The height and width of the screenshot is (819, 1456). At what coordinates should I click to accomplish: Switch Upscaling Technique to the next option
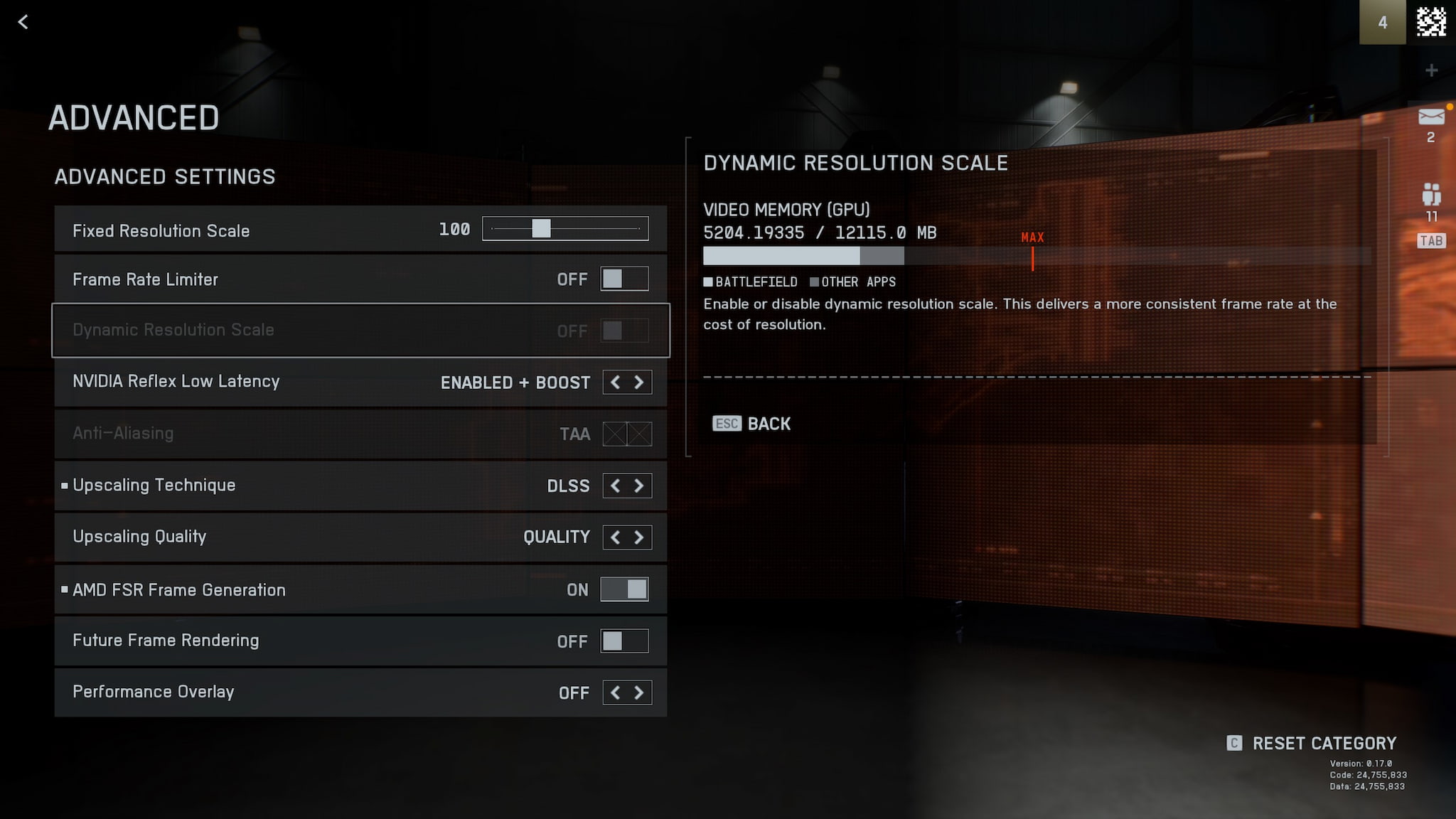coord(639,486)
